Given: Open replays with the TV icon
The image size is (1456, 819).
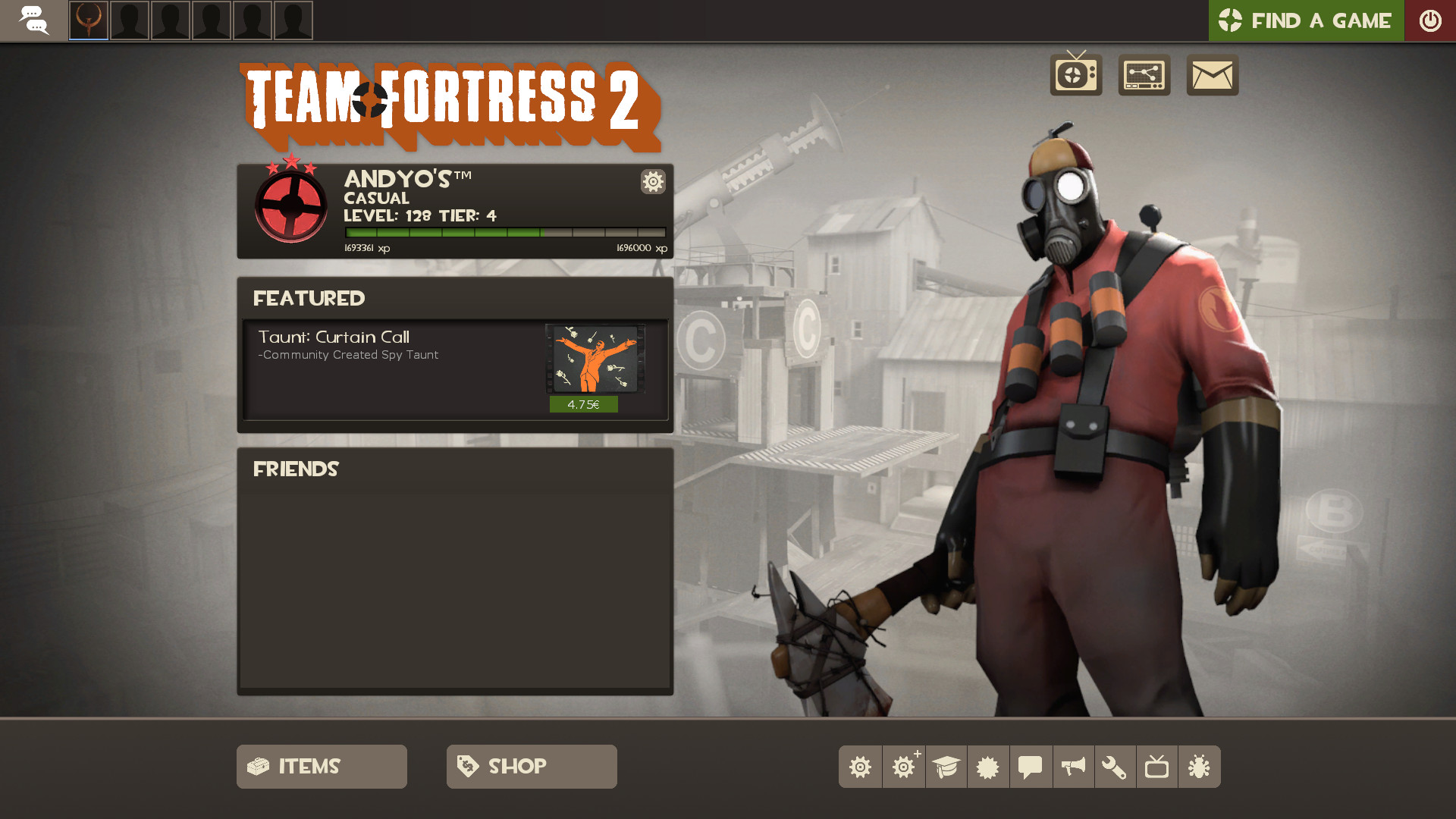Looking at the screenshot, I should click(x=1157, y=767).
